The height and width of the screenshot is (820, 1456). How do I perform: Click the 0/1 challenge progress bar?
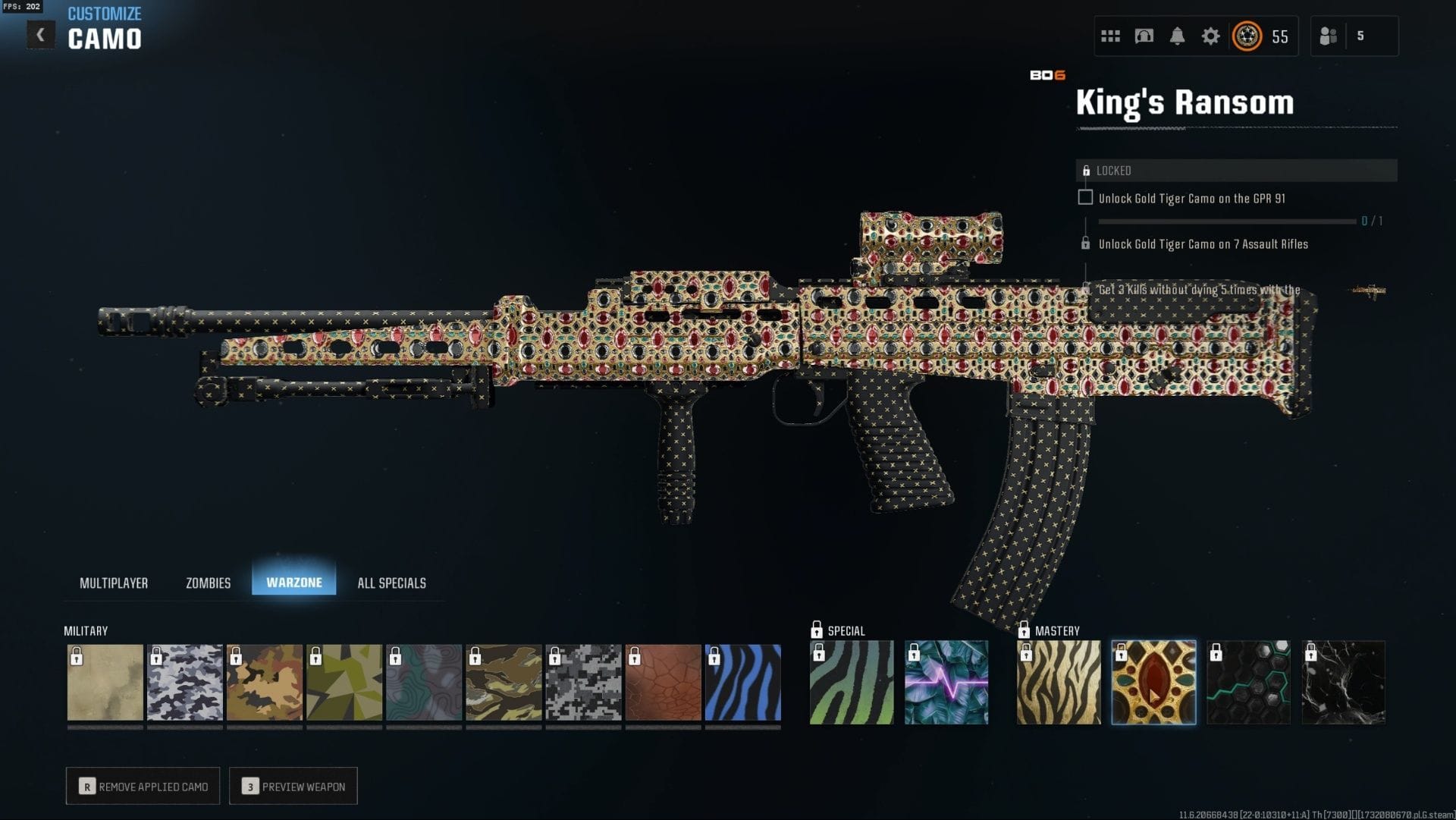(1228, 221)
